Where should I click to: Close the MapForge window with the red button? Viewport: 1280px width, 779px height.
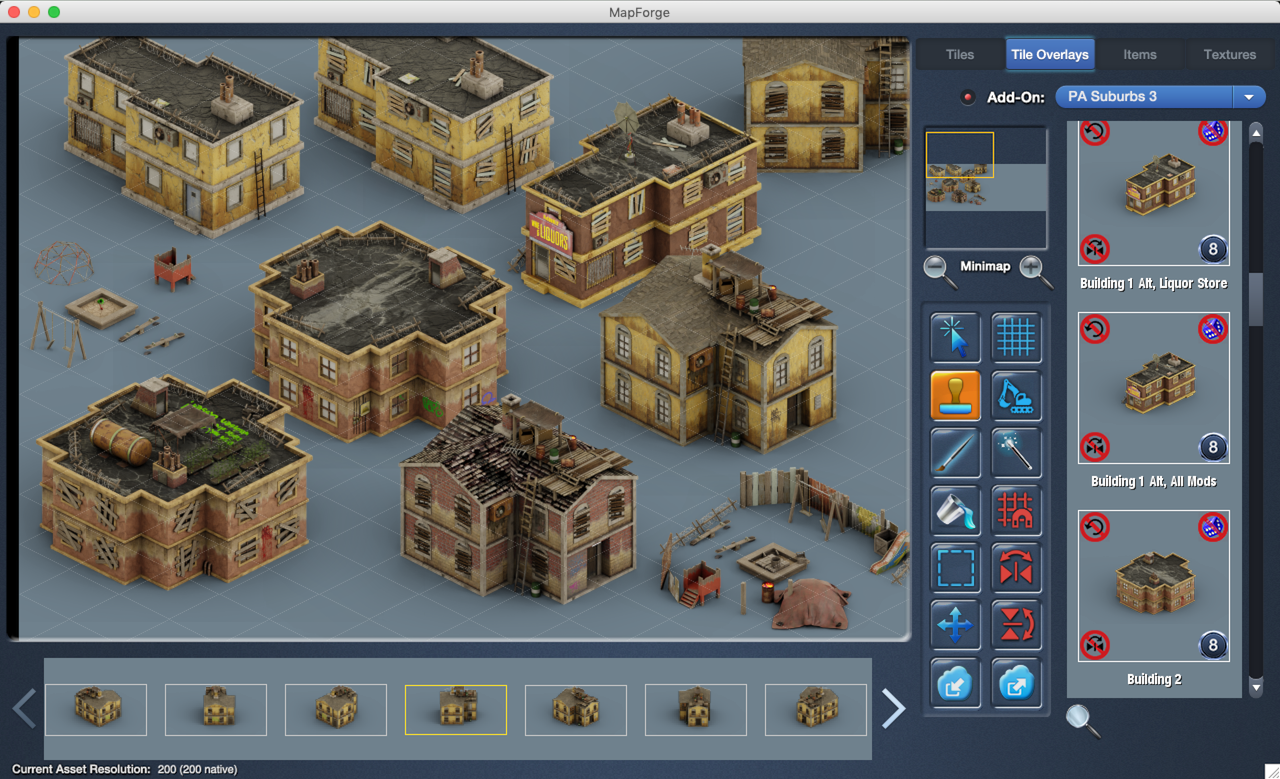click(x=14, y=12)
